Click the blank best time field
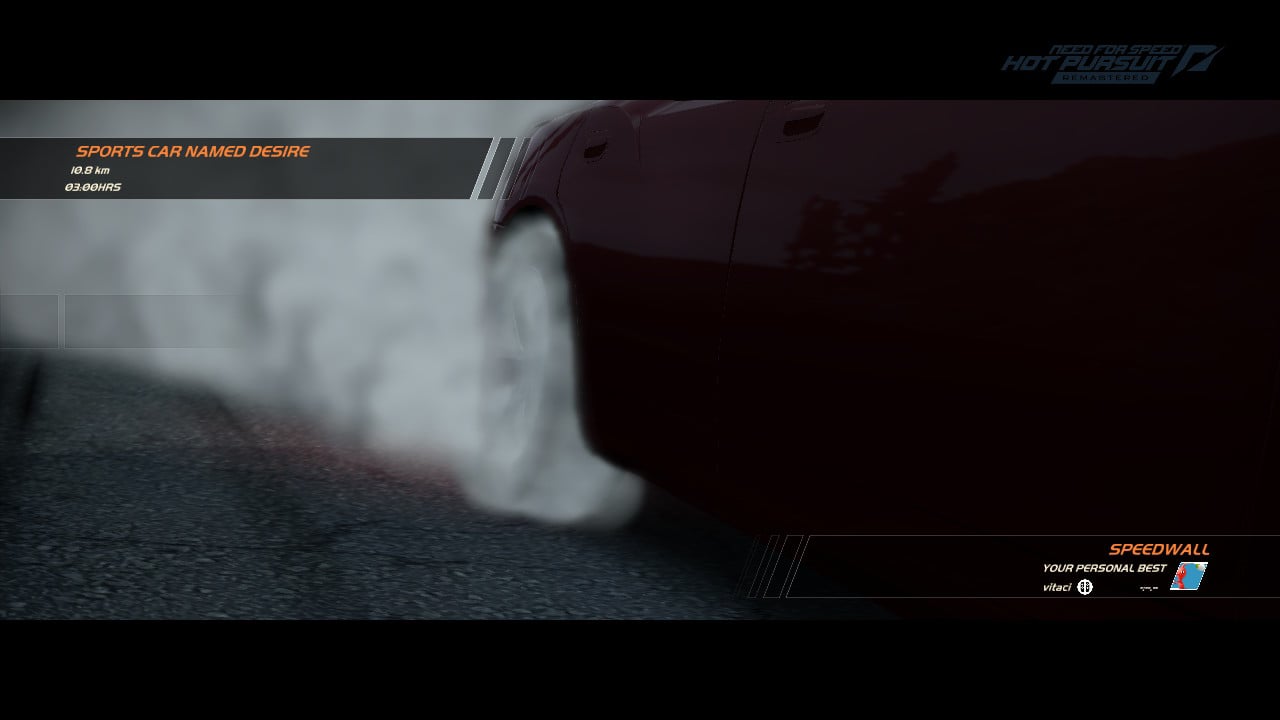Viewport: 1280px width, 720px height. 1147,586
